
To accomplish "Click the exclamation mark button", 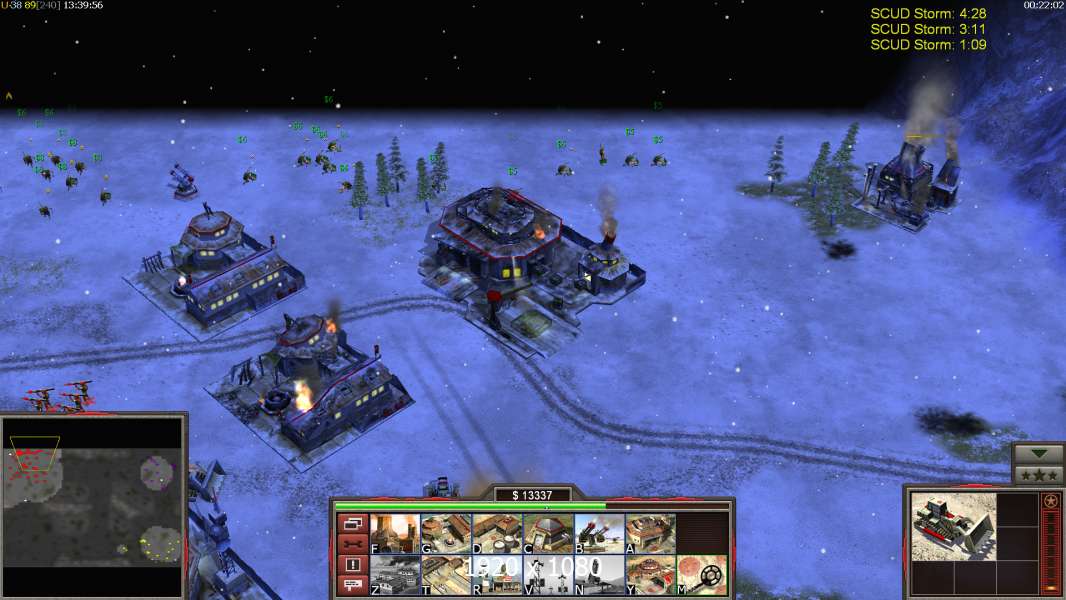I will tap(351, 565).
